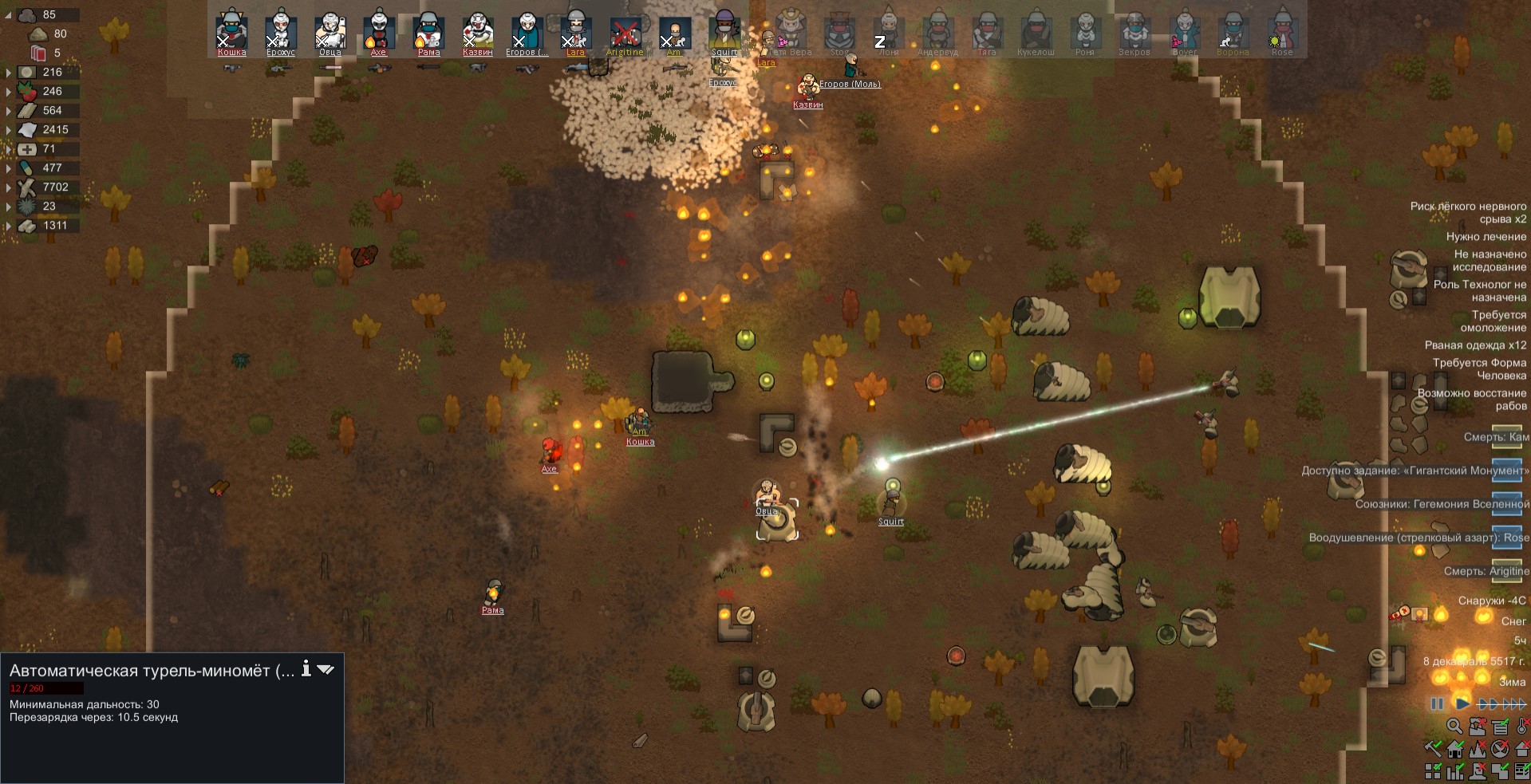Set game speed to normal play
This screenshot has width=1531, height=784.
tap(1462, 703)
